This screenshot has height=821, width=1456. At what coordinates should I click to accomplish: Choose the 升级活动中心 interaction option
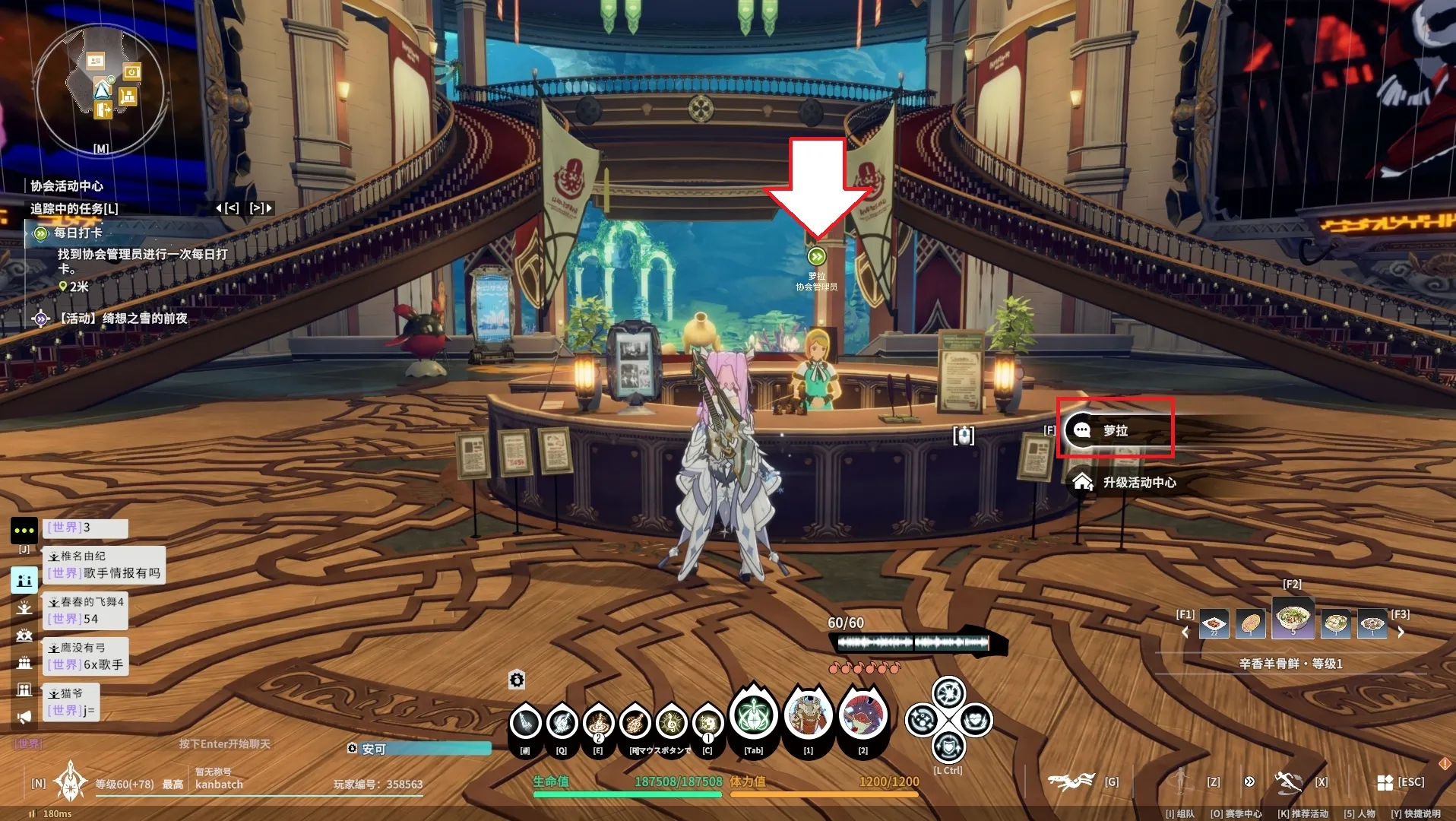coord(1138,482)
